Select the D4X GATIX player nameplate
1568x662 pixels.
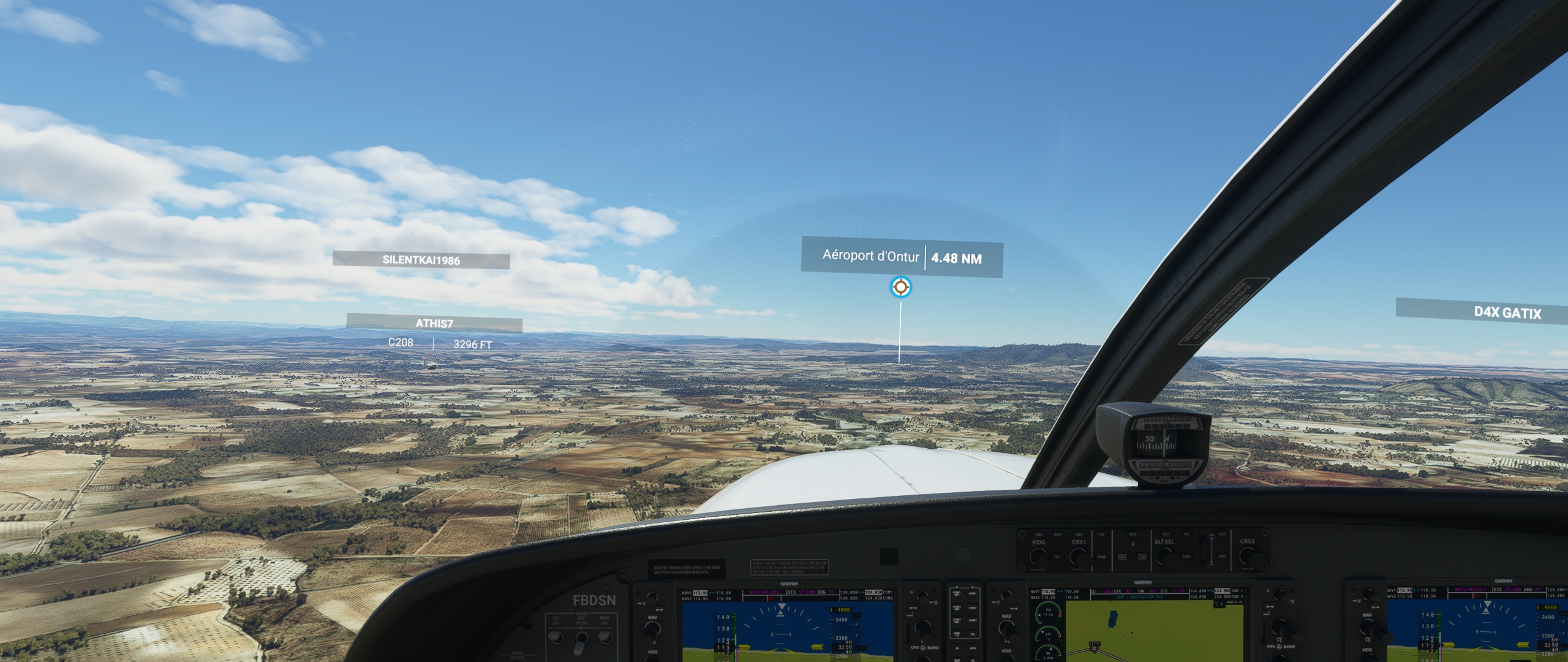(x=1507, y=313)
